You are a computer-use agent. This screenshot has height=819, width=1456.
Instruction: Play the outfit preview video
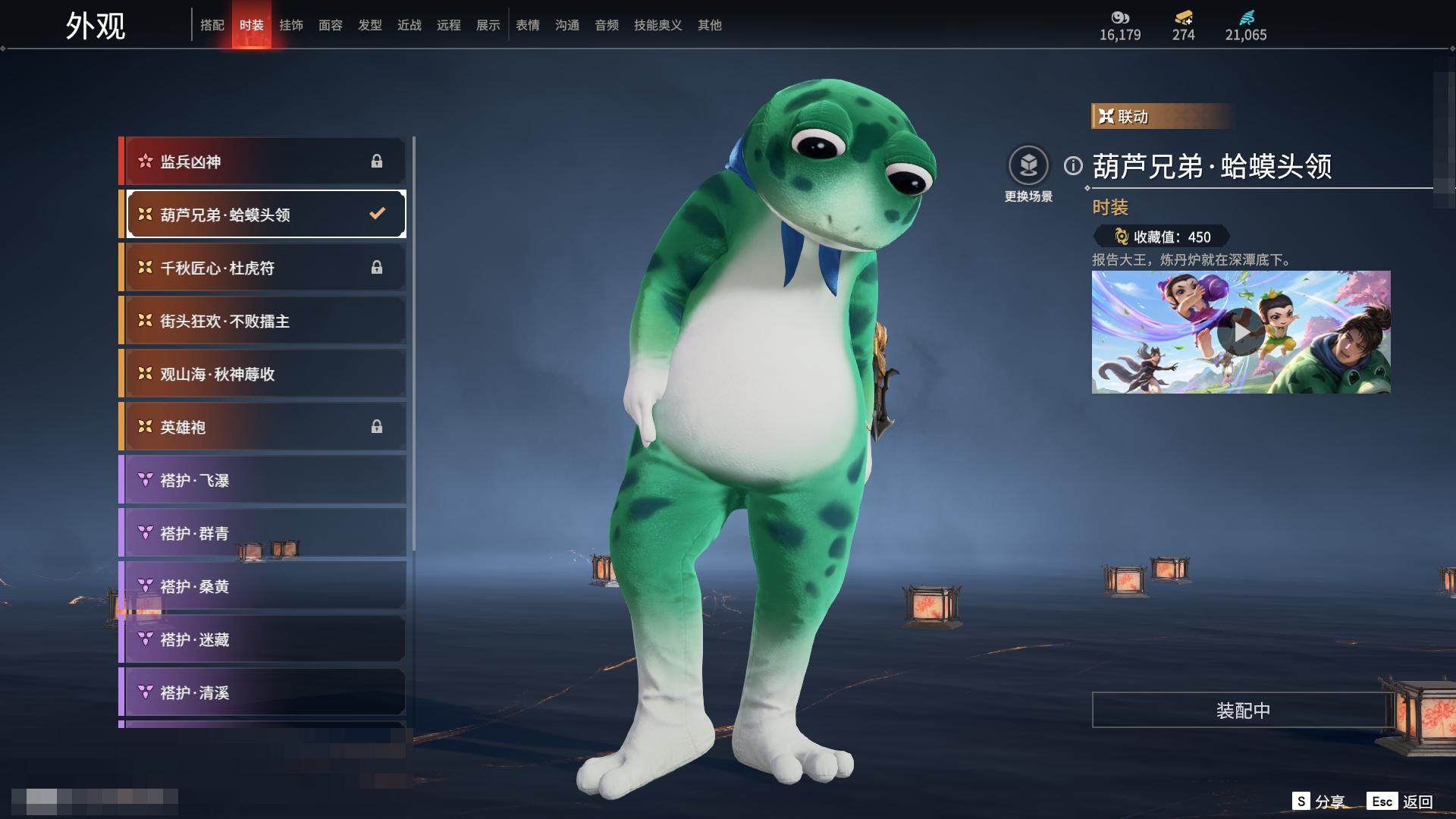coord(1241,332)
